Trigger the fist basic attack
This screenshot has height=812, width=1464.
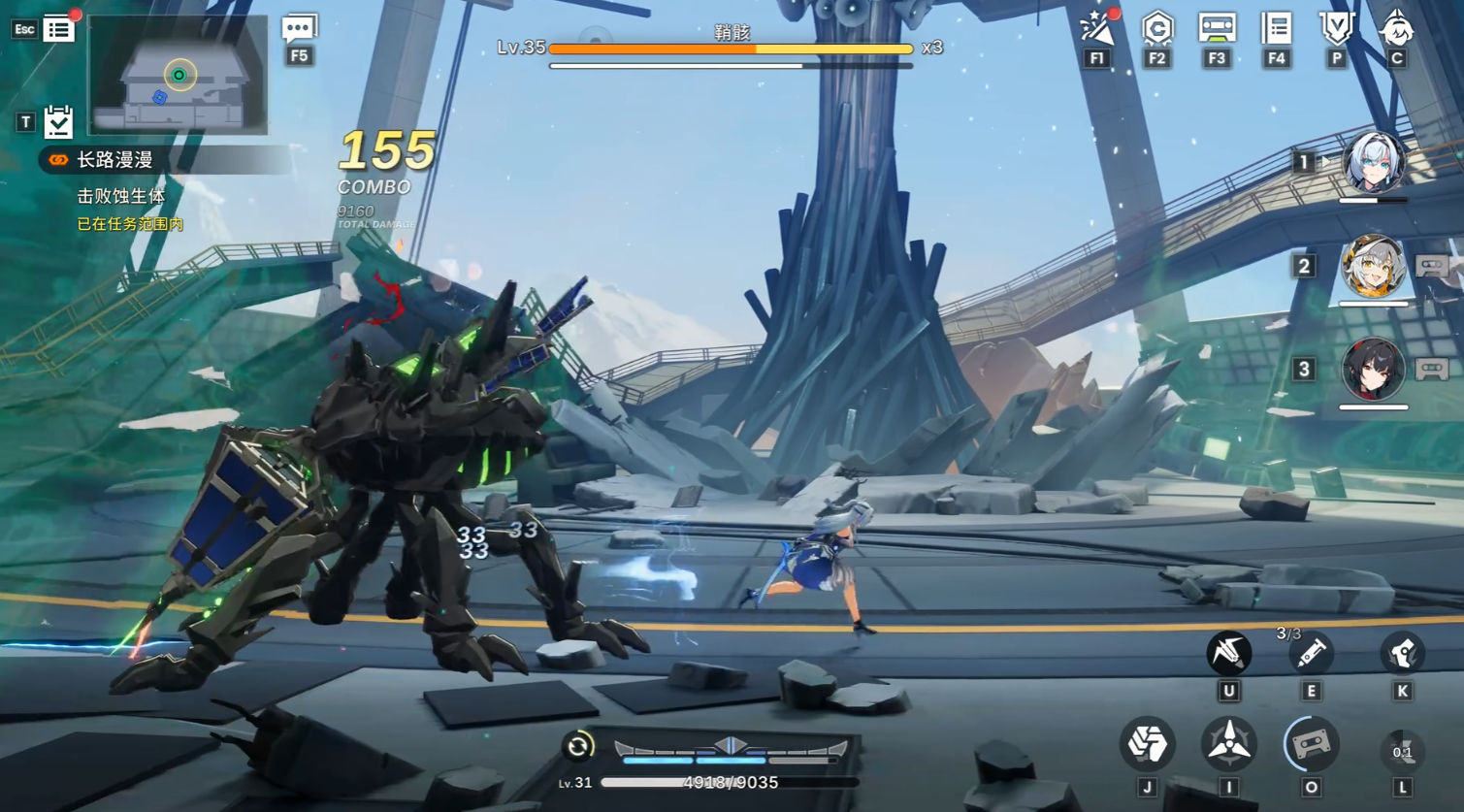click(1147, 744)
